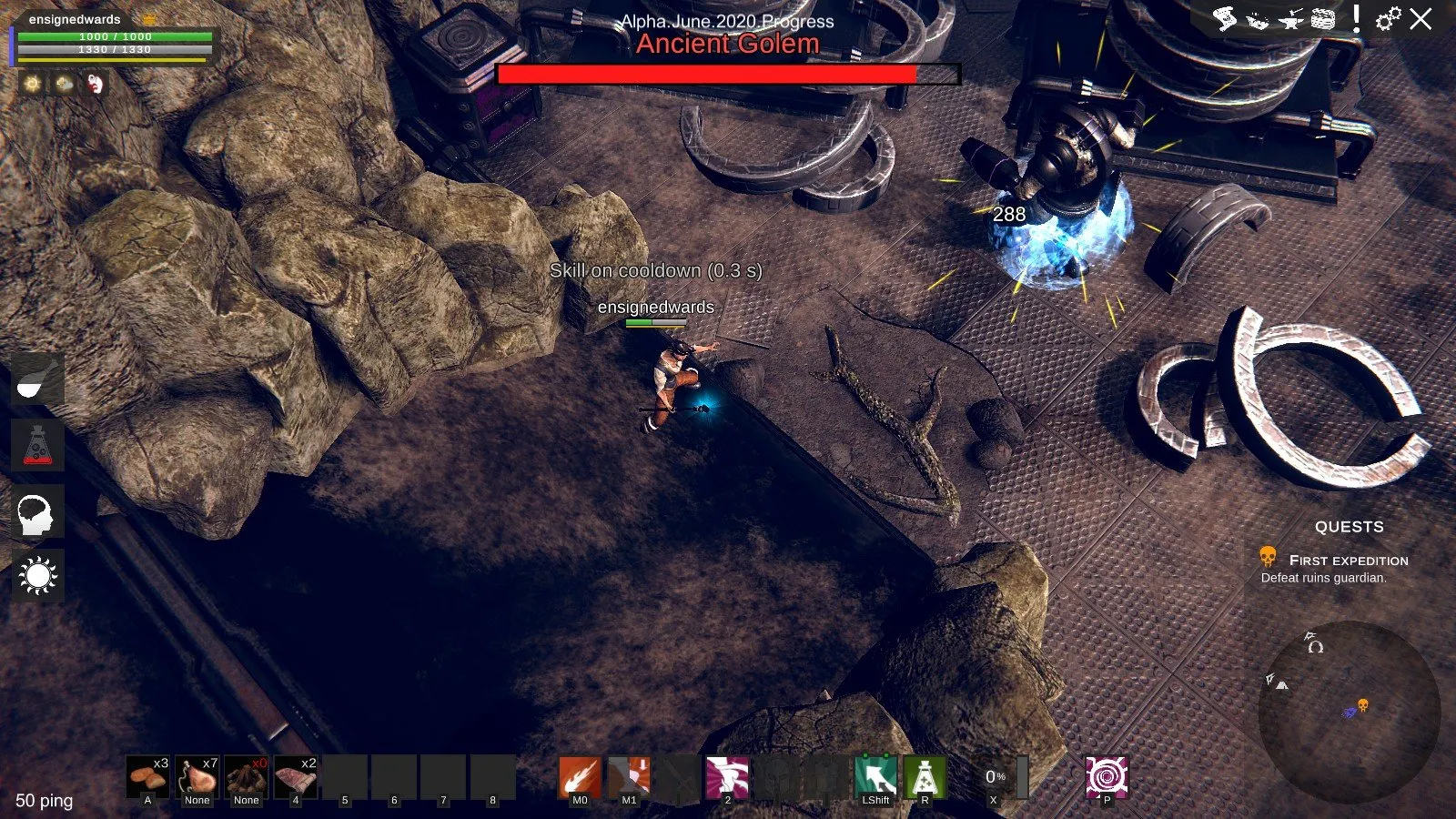Activate the orange slash attack skill M0

pyautogui.click(x=580, y=777)
